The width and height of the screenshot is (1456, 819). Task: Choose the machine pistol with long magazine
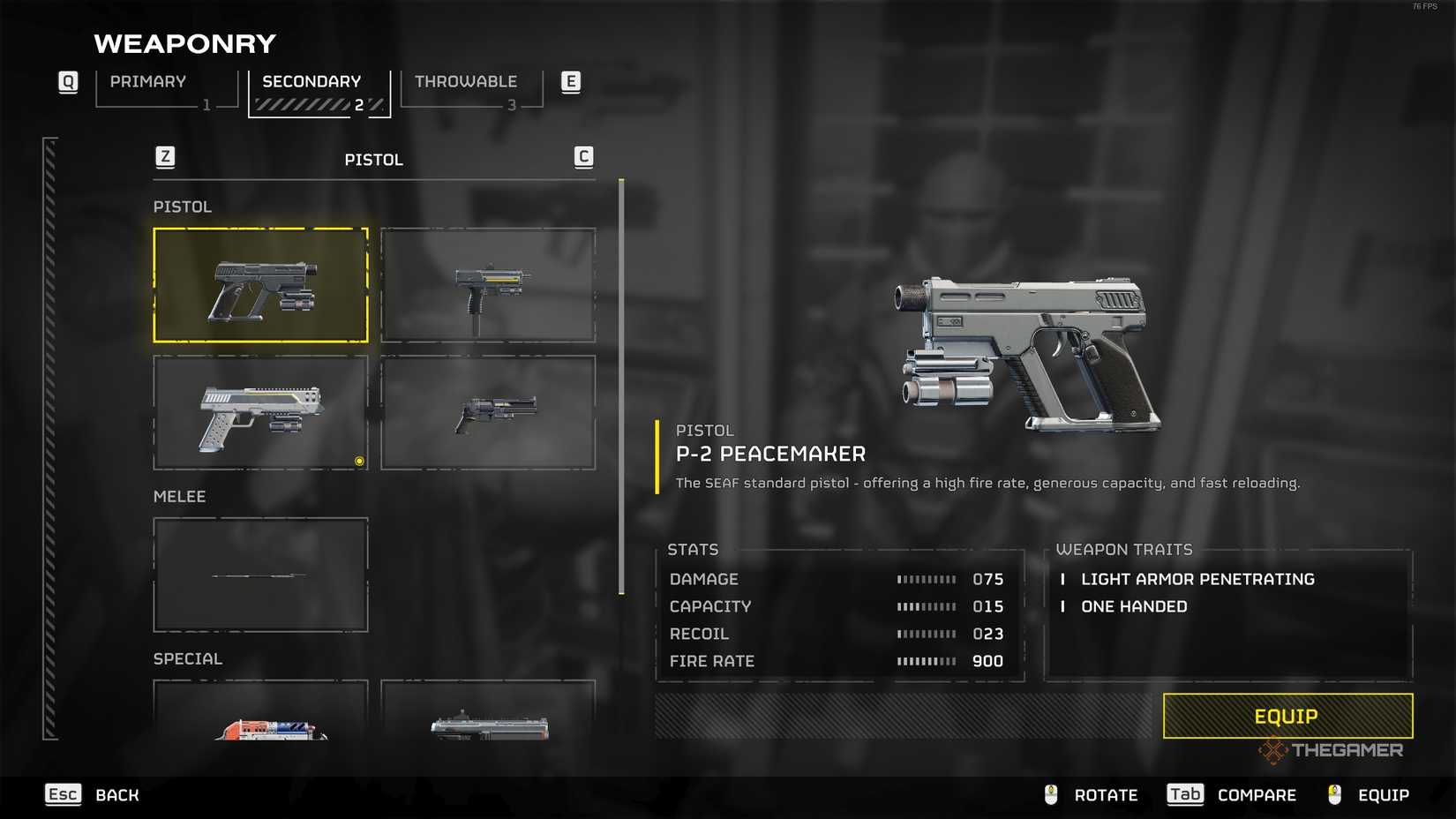[488, 285]
